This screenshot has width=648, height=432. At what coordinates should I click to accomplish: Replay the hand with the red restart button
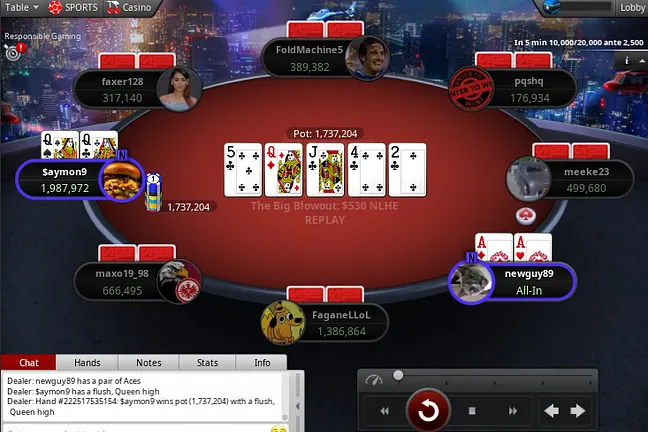(x=428, y=410)
